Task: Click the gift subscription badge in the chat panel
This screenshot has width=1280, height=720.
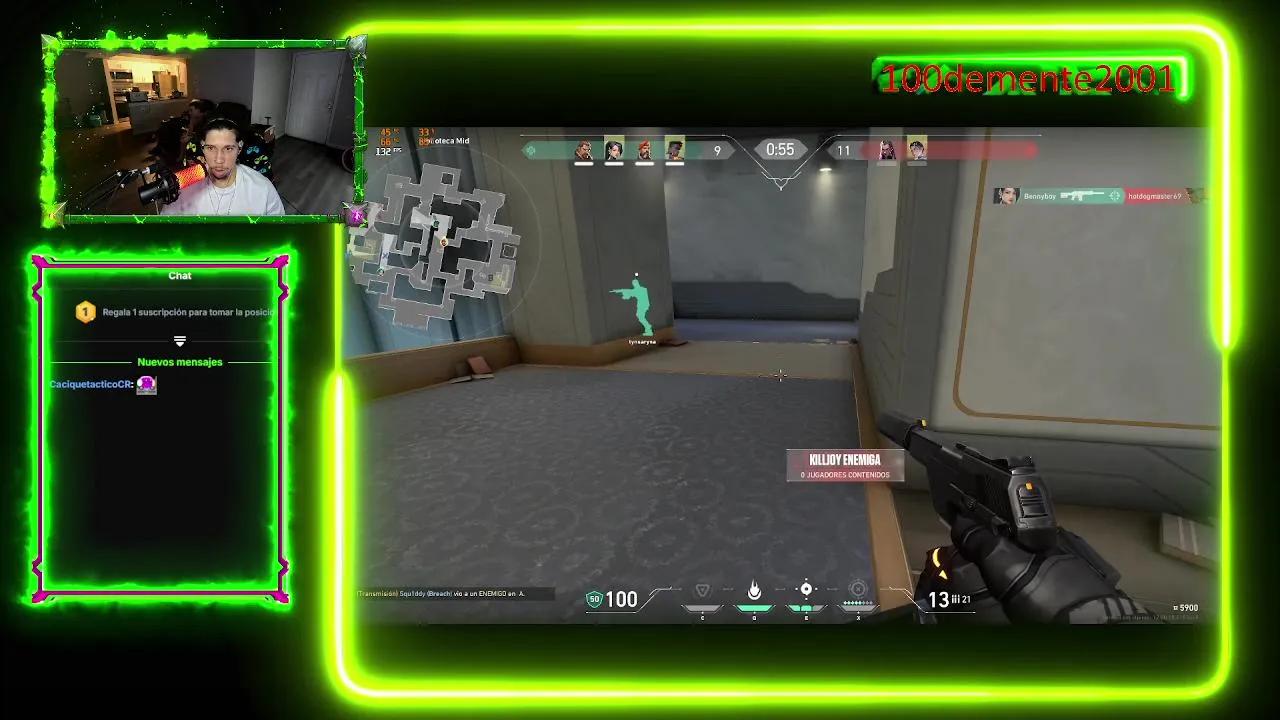Action: pyautogui.click(x=85, y=311)
